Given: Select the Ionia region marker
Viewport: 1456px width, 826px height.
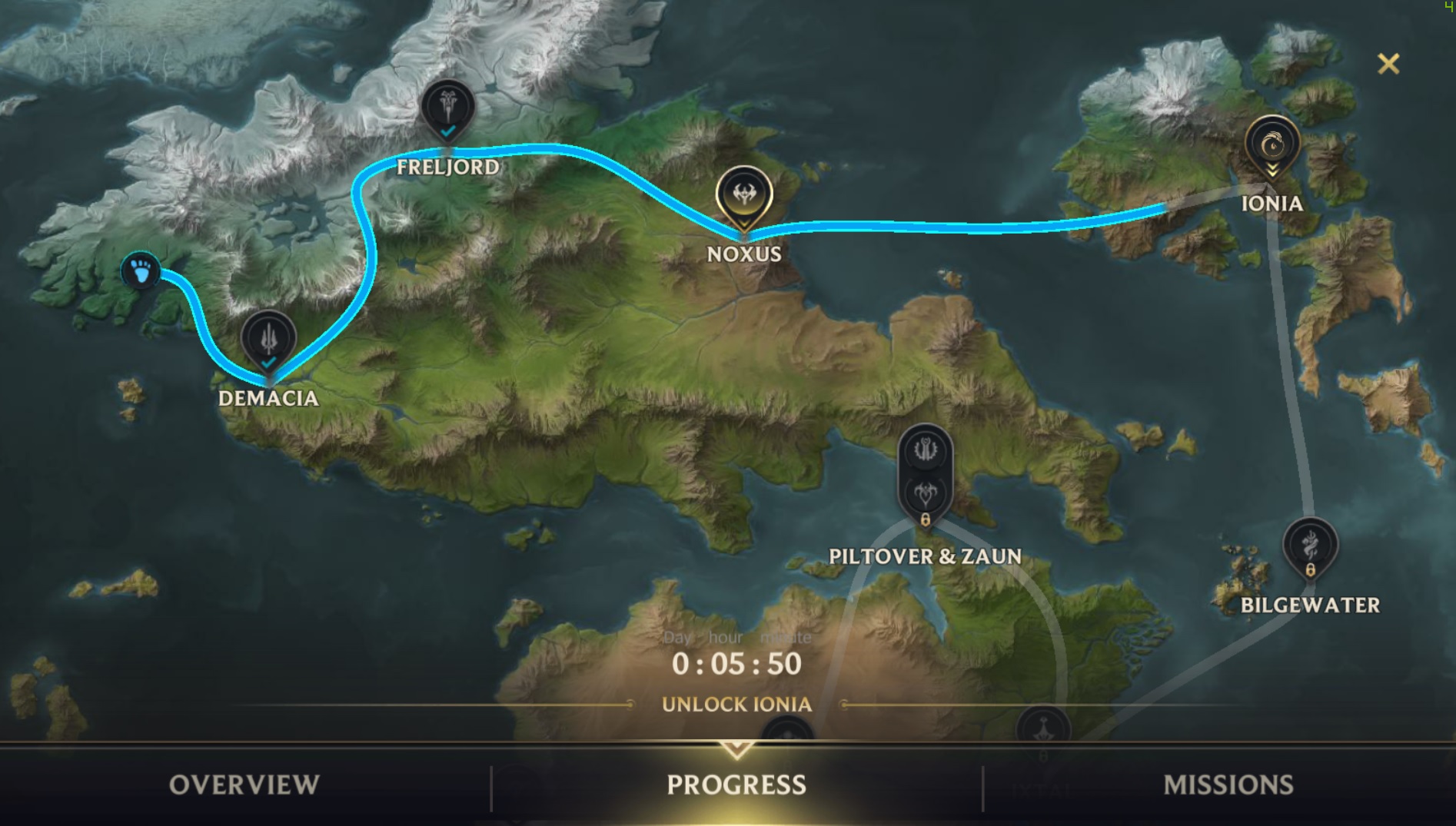Looking at the screenshot, I should tap(1272, 146).
